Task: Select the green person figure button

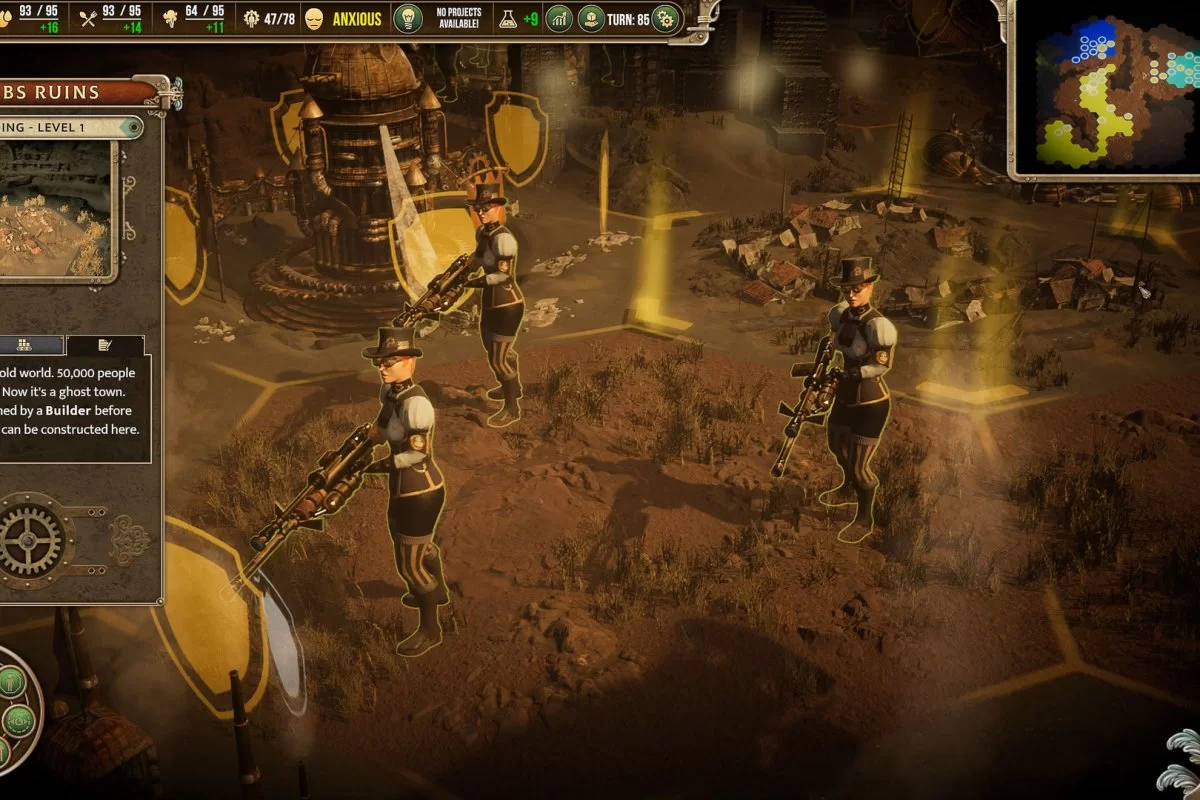Action: 12,683
